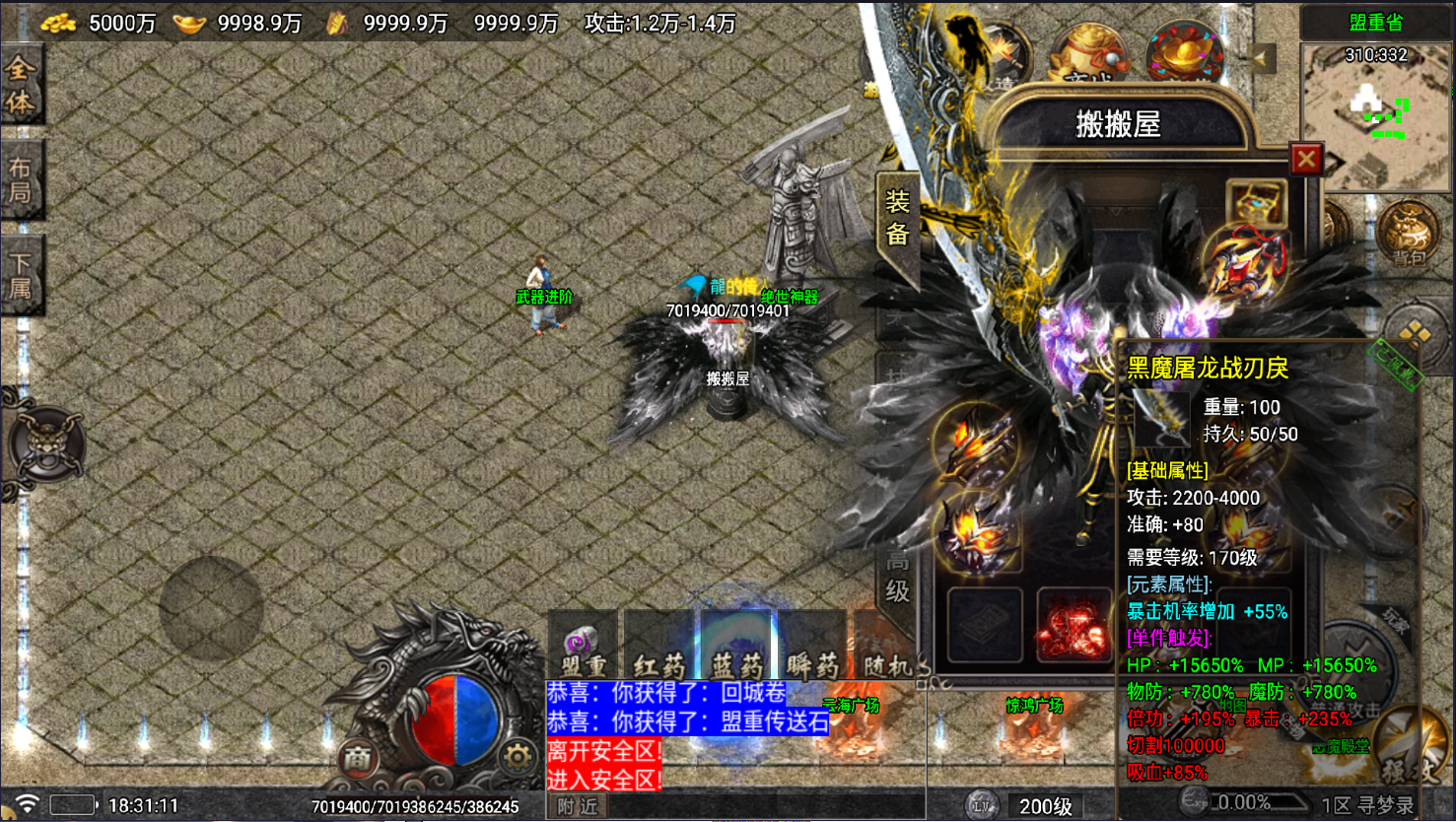Image resolution: width=1456 pixels, height=822 pixels.
Task: Activate the 随机 random teleport slot
Action: pos(887,651)
